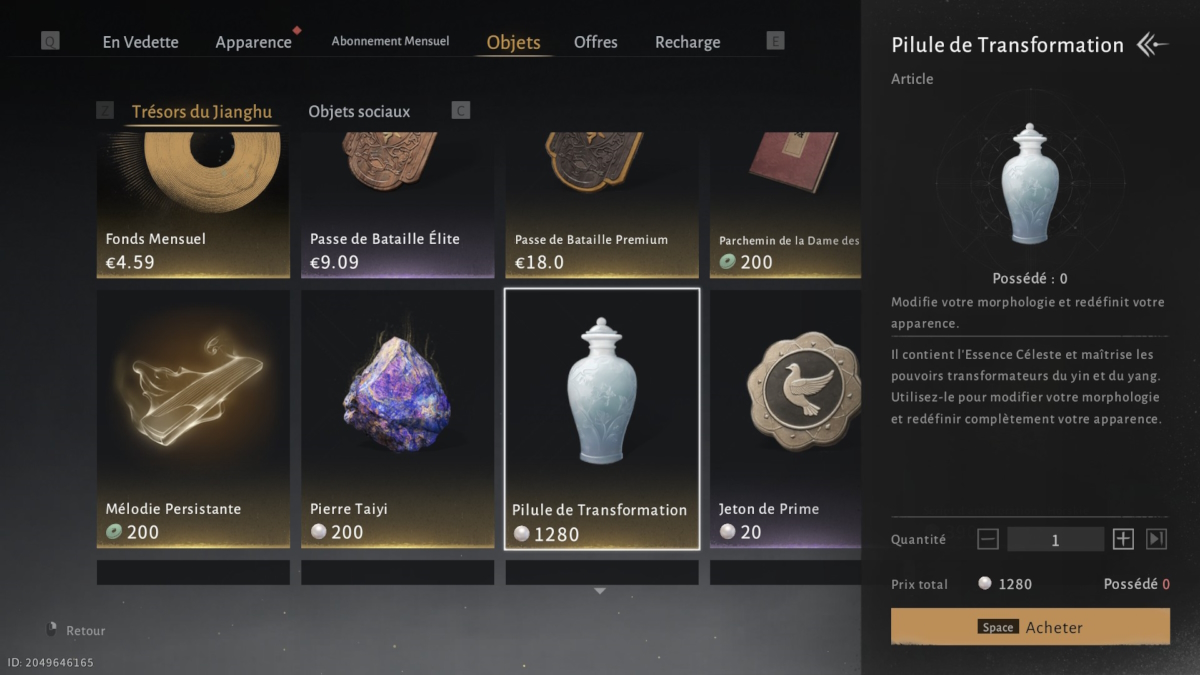Select the Passe de Bataille Premium

tap(601, 205)
